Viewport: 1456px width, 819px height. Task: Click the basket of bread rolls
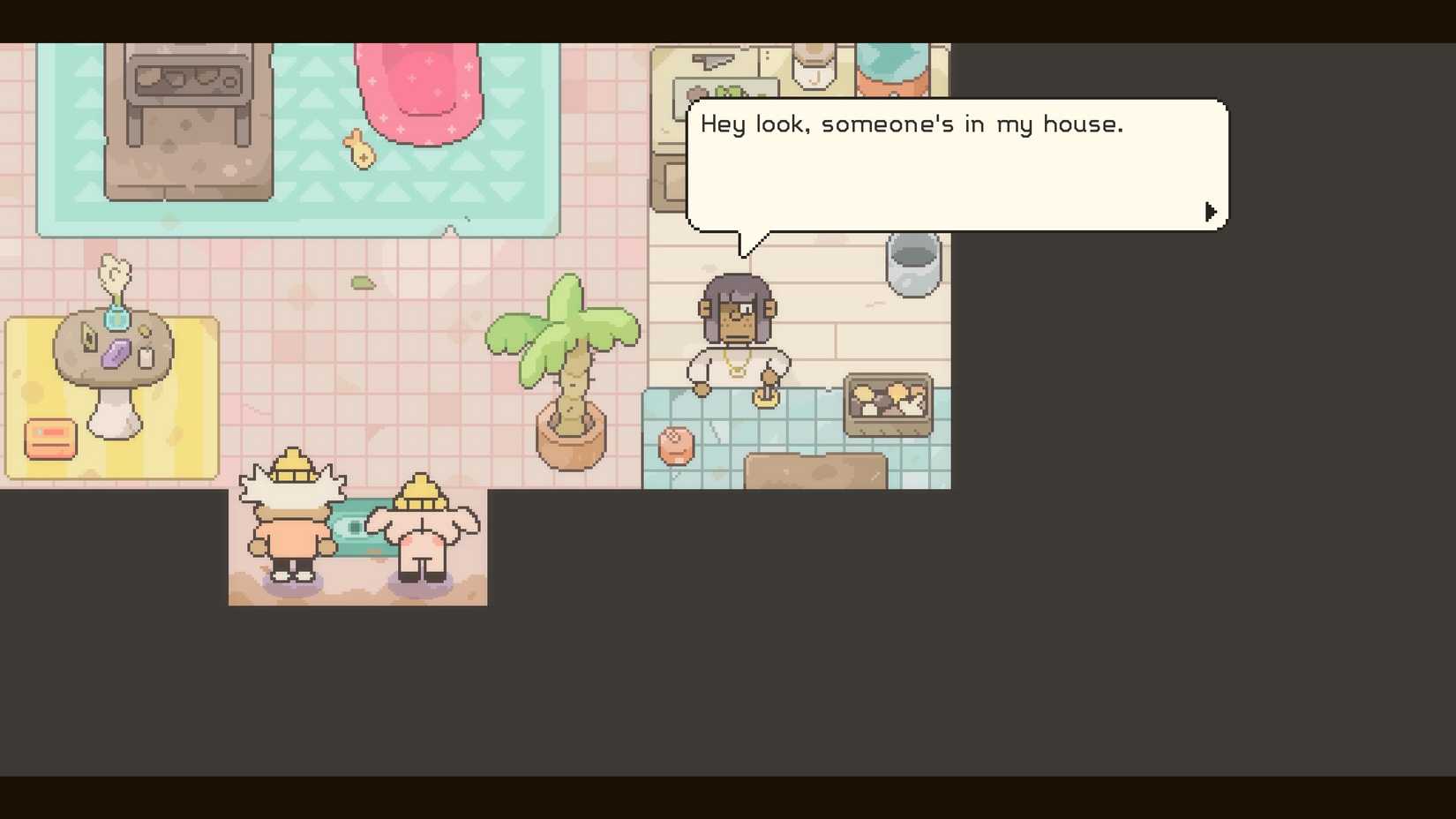click(x=887, y=402)
